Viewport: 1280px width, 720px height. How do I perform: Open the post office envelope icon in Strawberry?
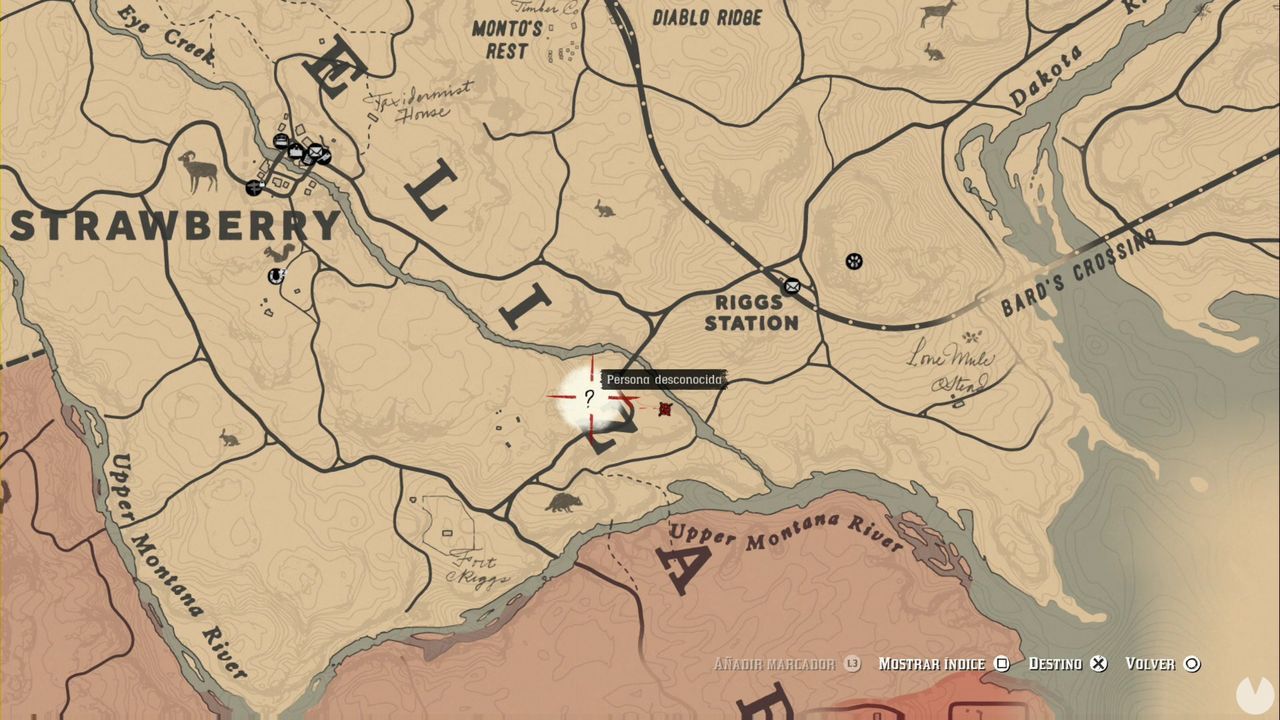[x=315, y=152]
